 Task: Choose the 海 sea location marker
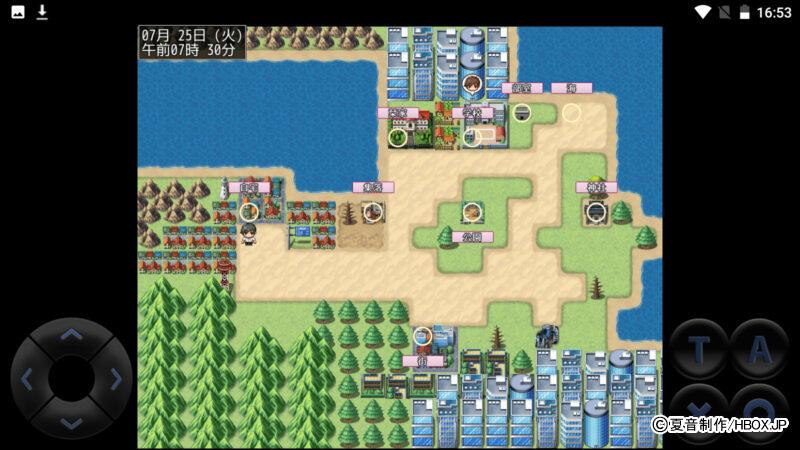tap(571, 113)
